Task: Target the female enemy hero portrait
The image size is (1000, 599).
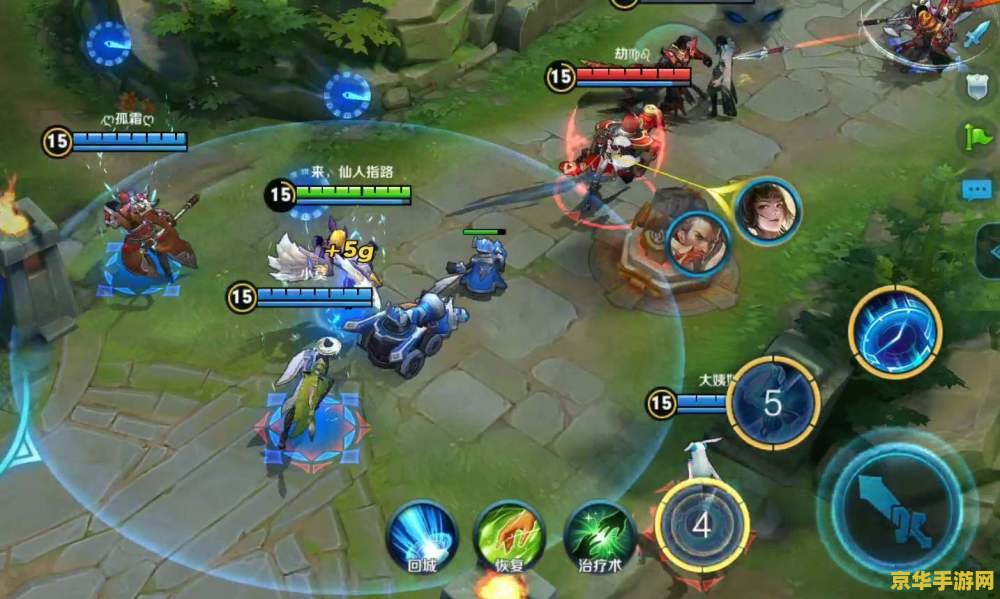Action: click(x=768, y=208)
